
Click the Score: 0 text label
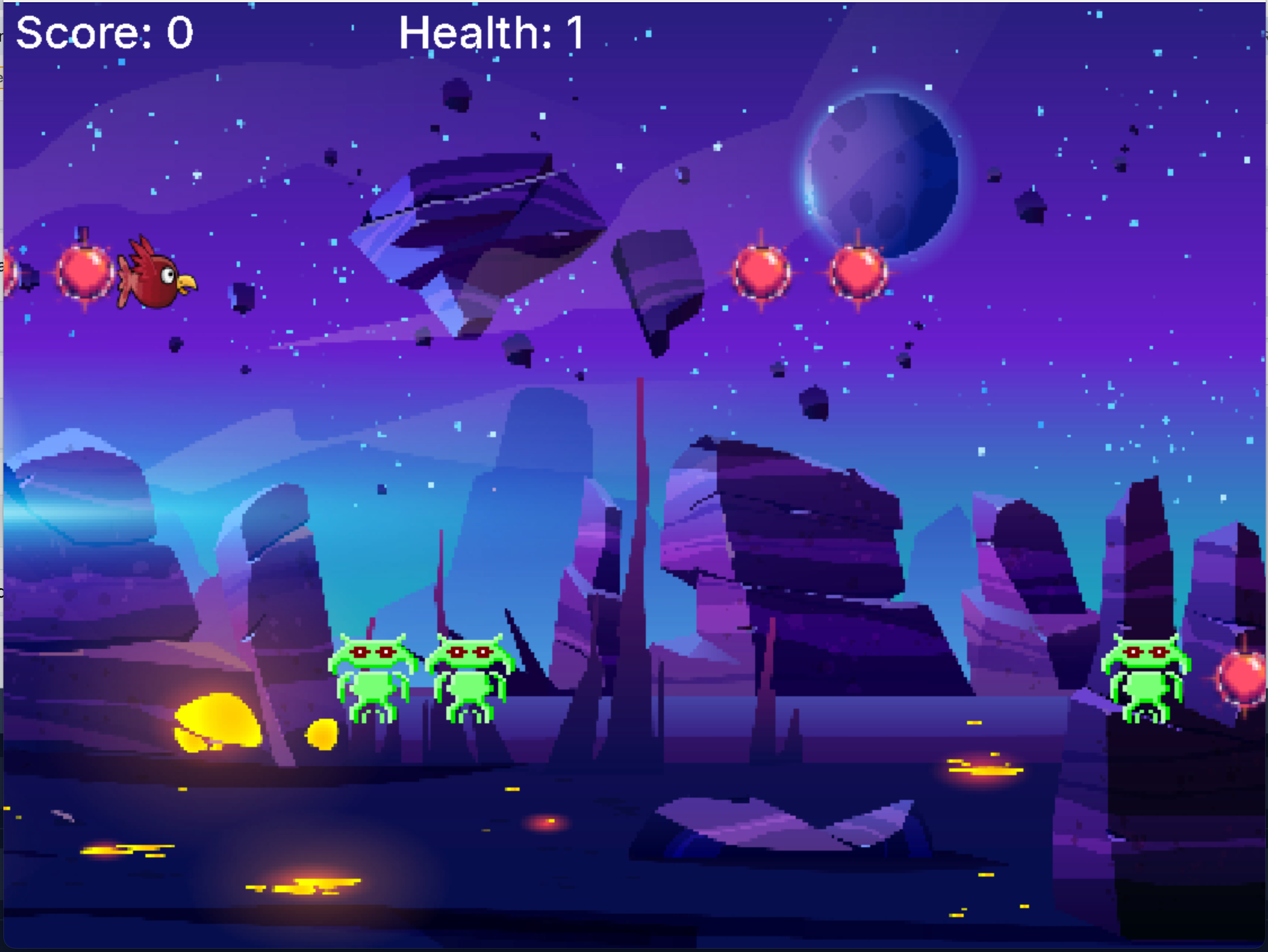(x=103, y=33)
